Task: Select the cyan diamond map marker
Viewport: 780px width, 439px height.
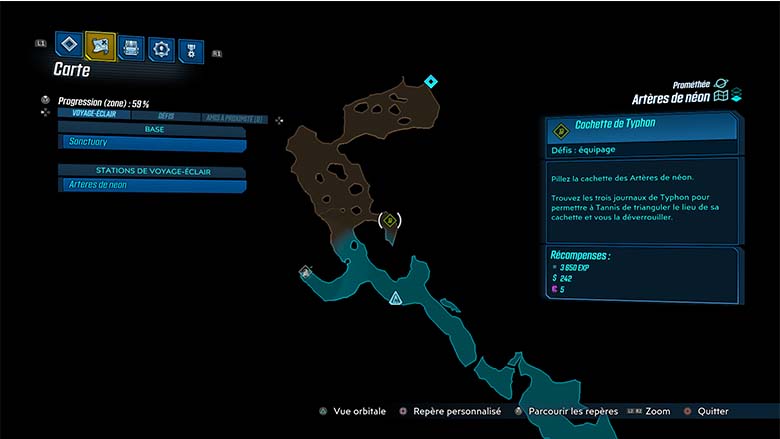Action: tap(431, 81)
